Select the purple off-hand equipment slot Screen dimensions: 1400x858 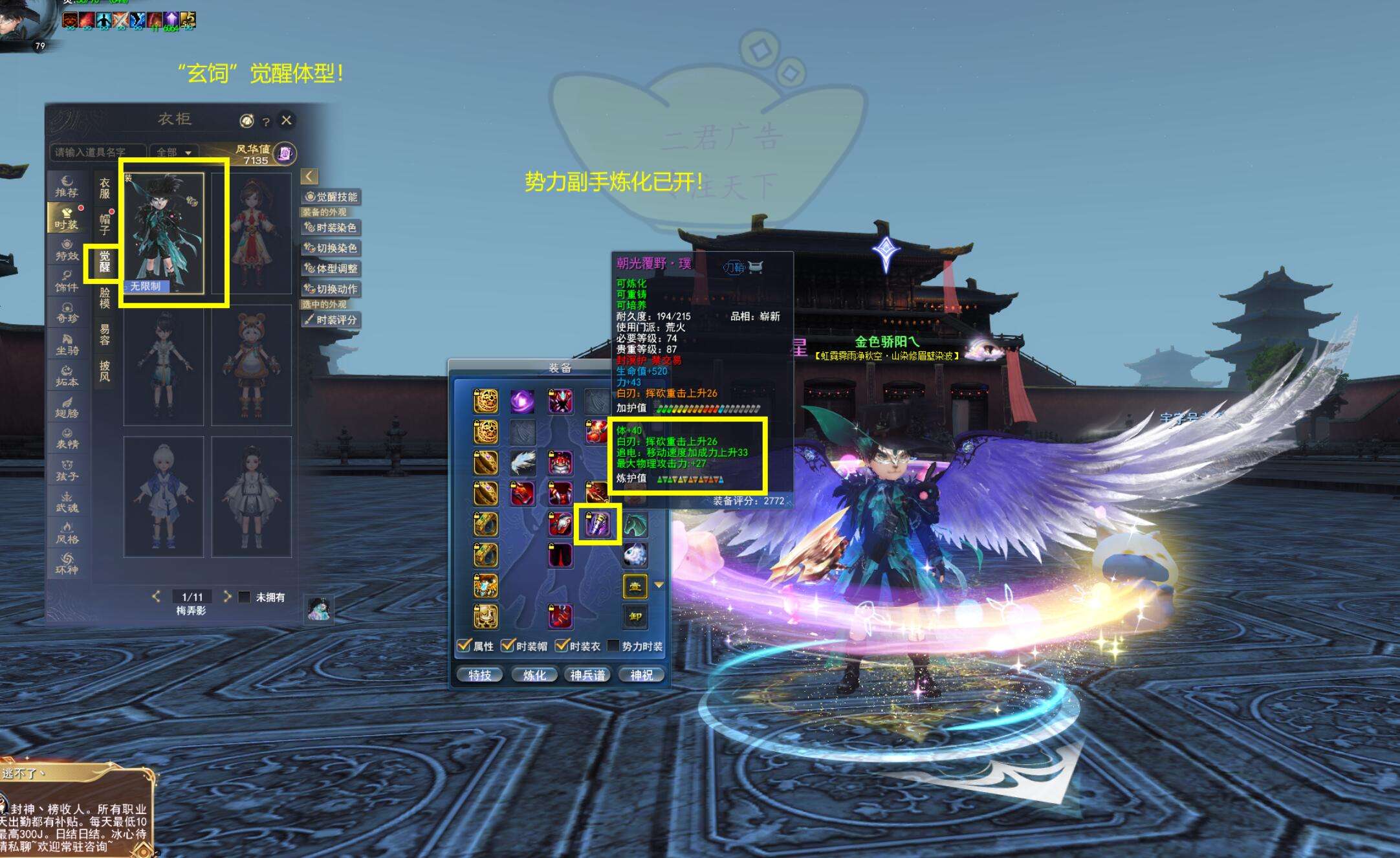coord(597,524)
